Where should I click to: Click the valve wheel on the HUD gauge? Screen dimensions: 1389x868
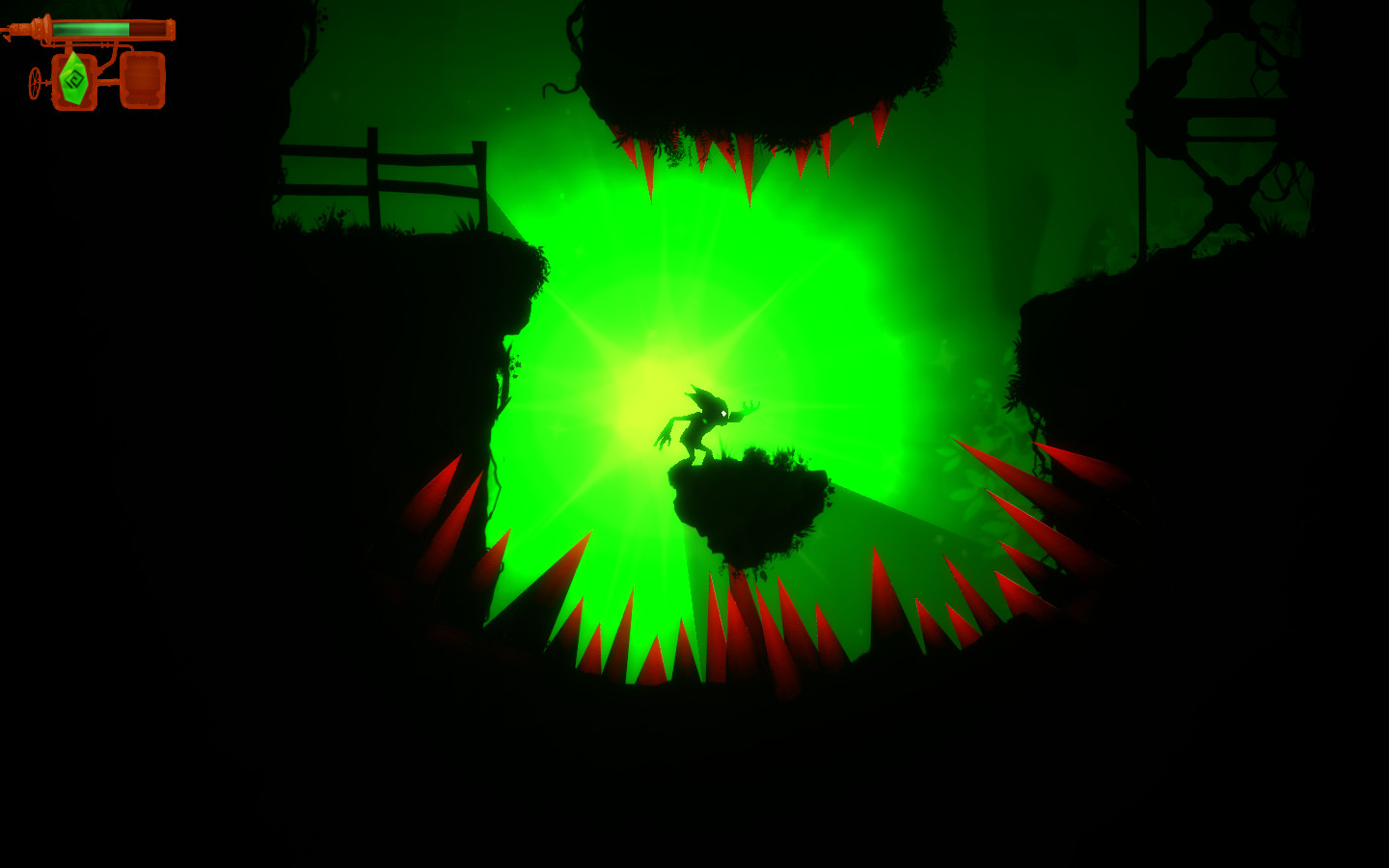coord(36,83)
